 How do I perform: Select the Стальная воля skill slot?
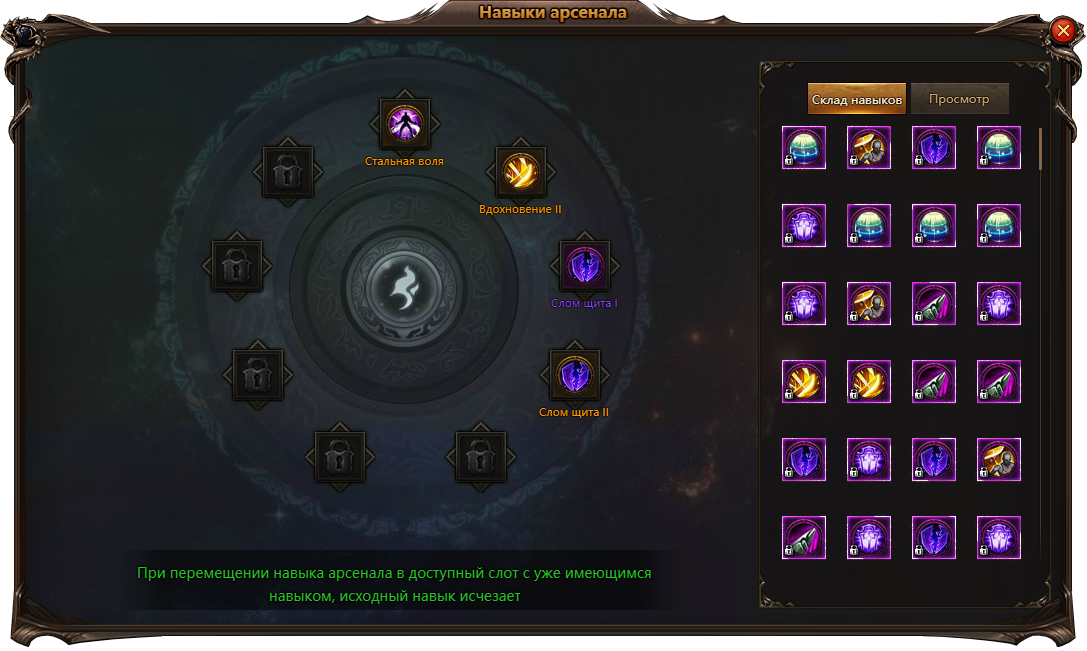[x=405, y=124]
